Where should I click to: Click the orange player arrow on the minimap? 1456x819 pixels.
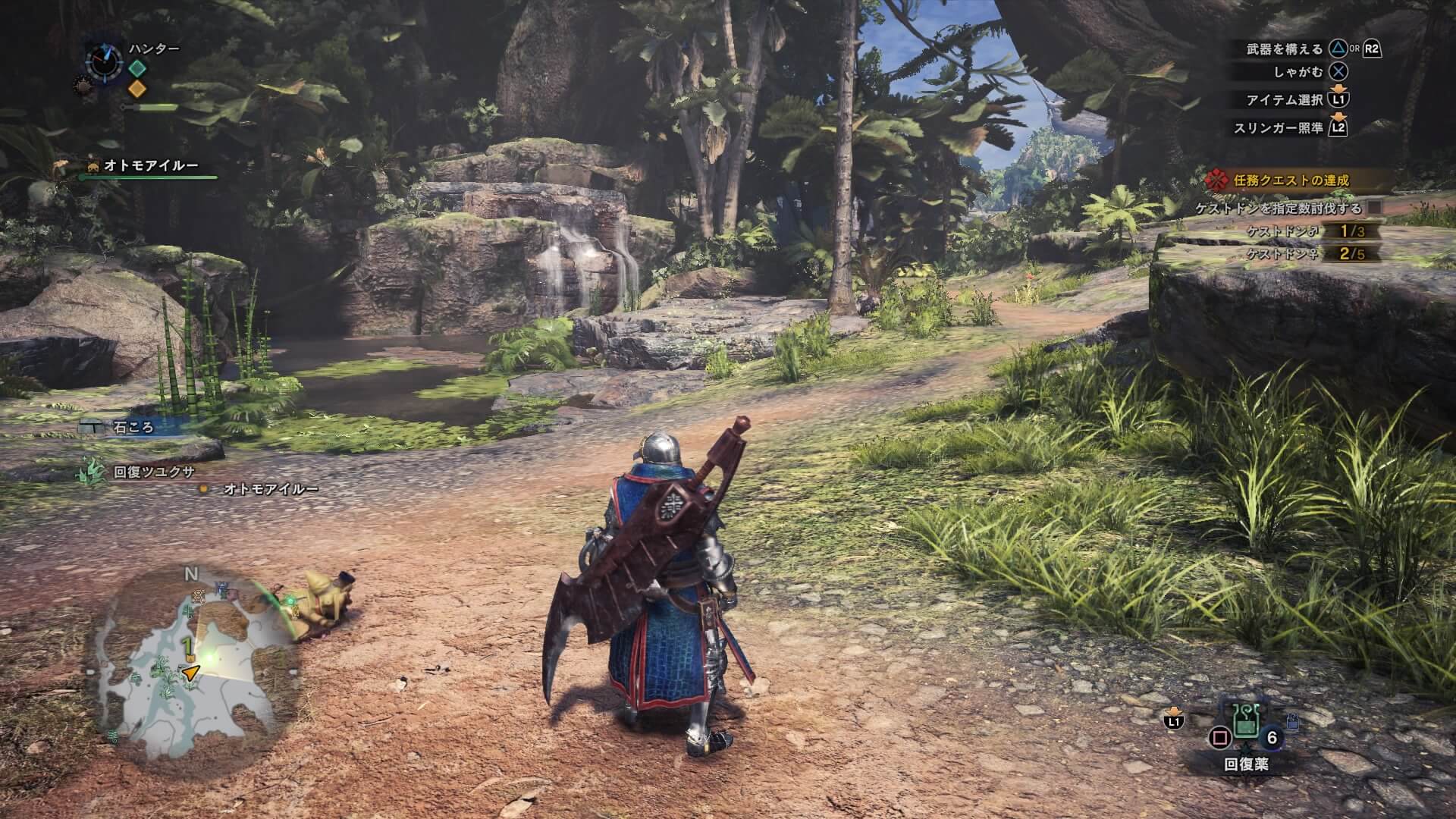191,672
